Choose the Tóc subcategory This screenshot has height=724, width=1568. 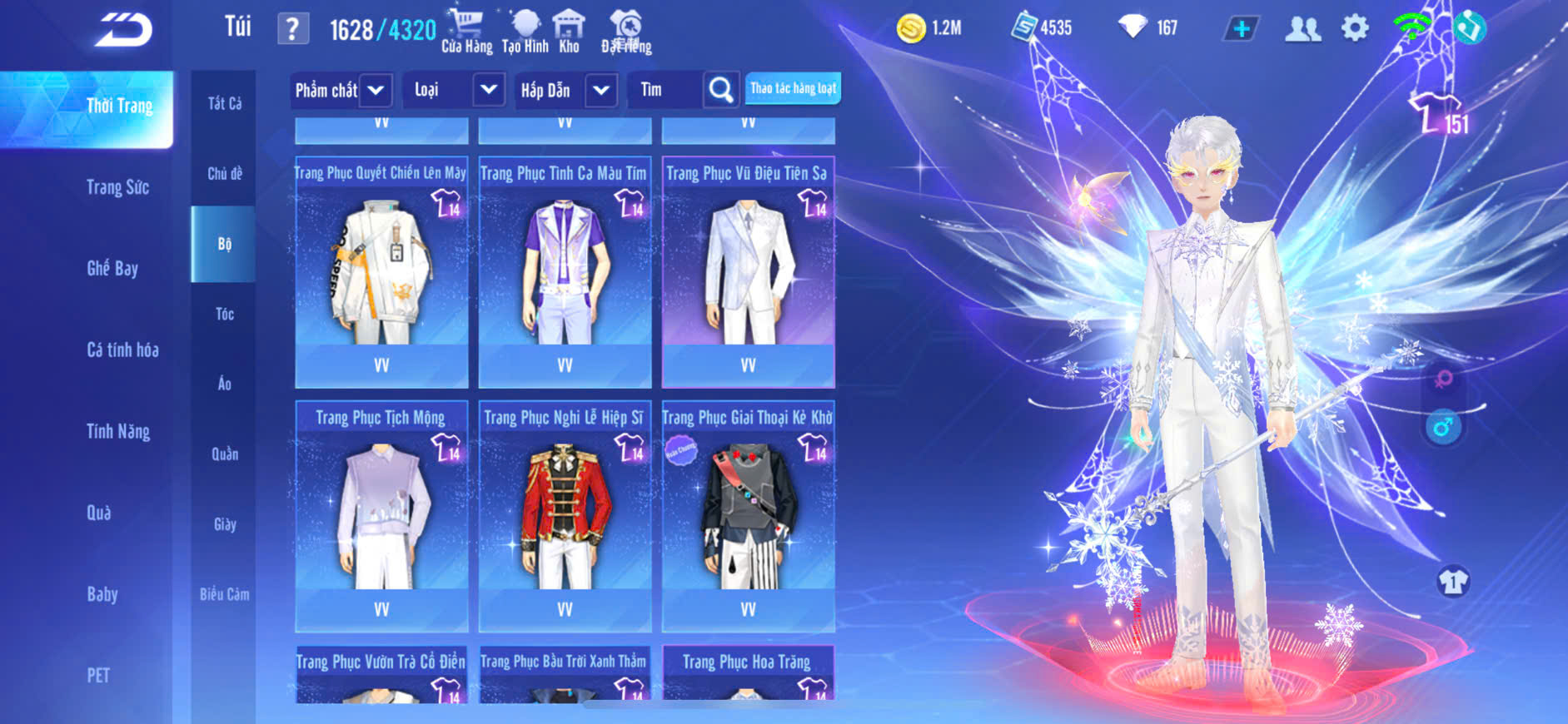(224, 314)
